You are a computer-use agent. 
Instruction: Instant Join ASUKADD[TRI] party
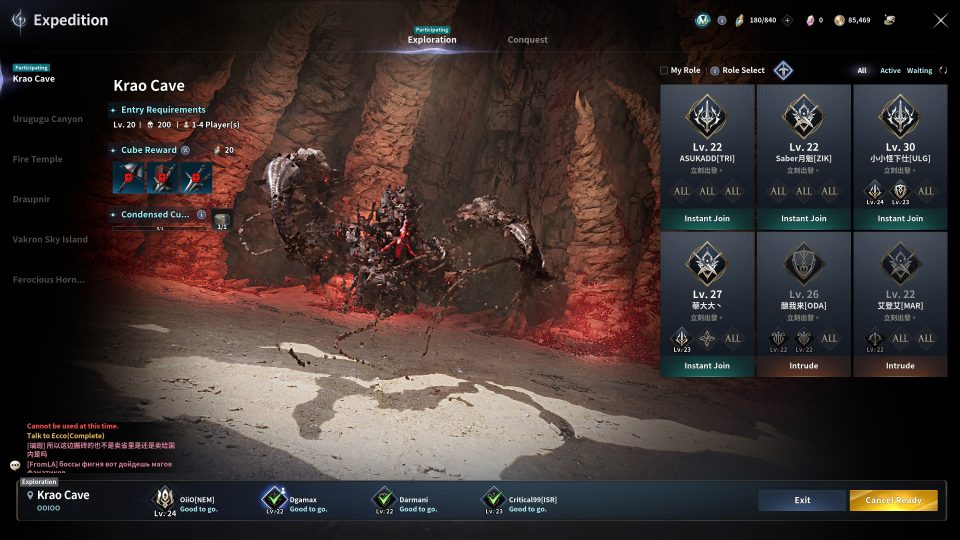707,219
